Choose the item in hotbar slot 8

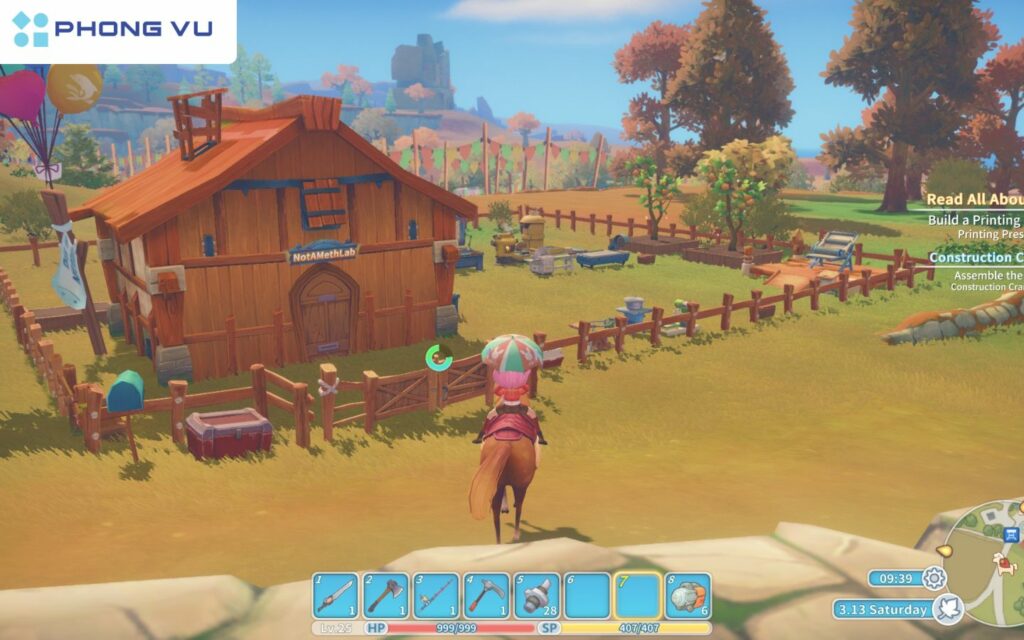688,596
